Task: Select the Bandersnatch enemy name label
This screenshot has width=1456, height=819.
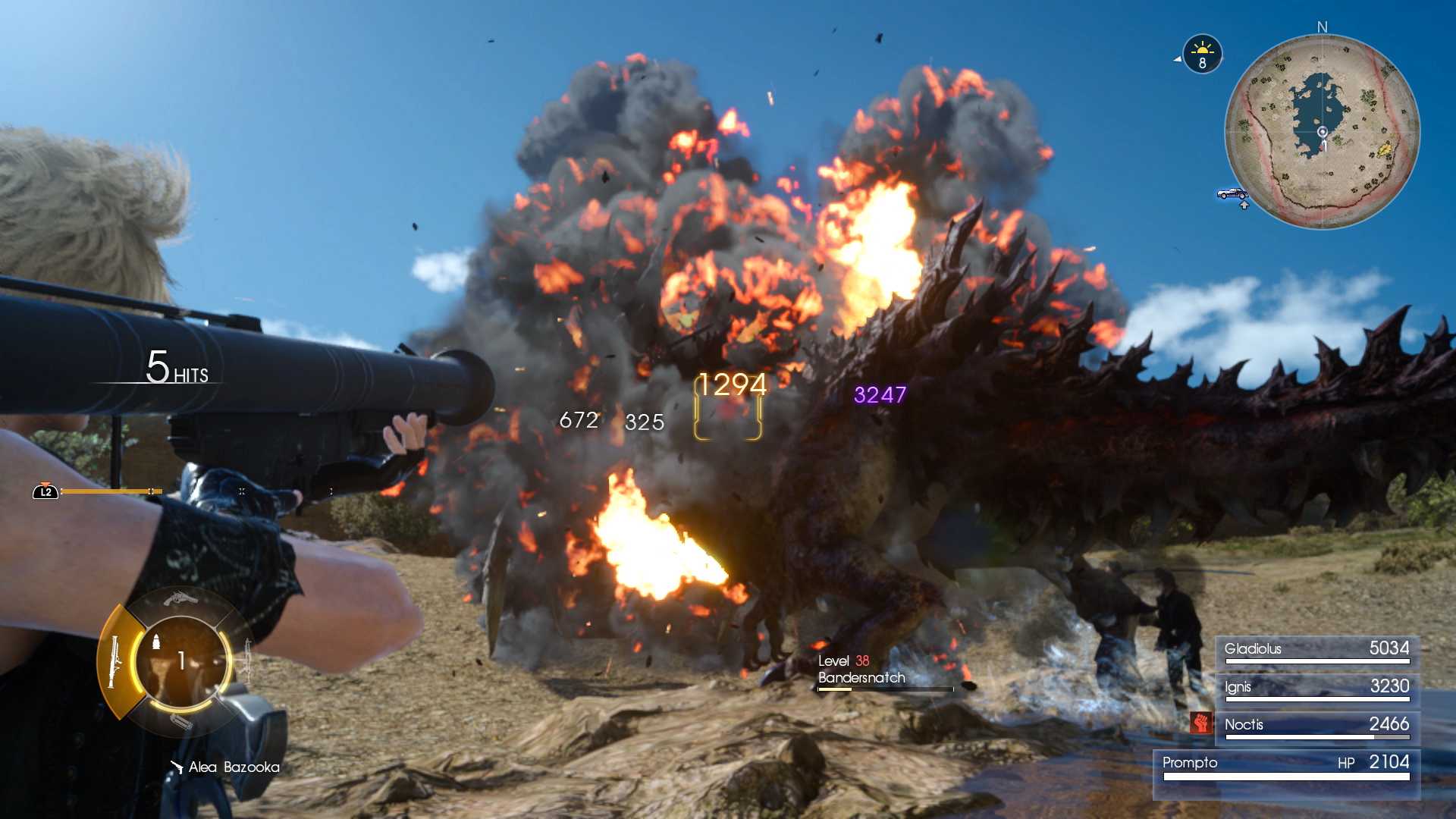Action: pyautogui.click(x=861, y=679)
